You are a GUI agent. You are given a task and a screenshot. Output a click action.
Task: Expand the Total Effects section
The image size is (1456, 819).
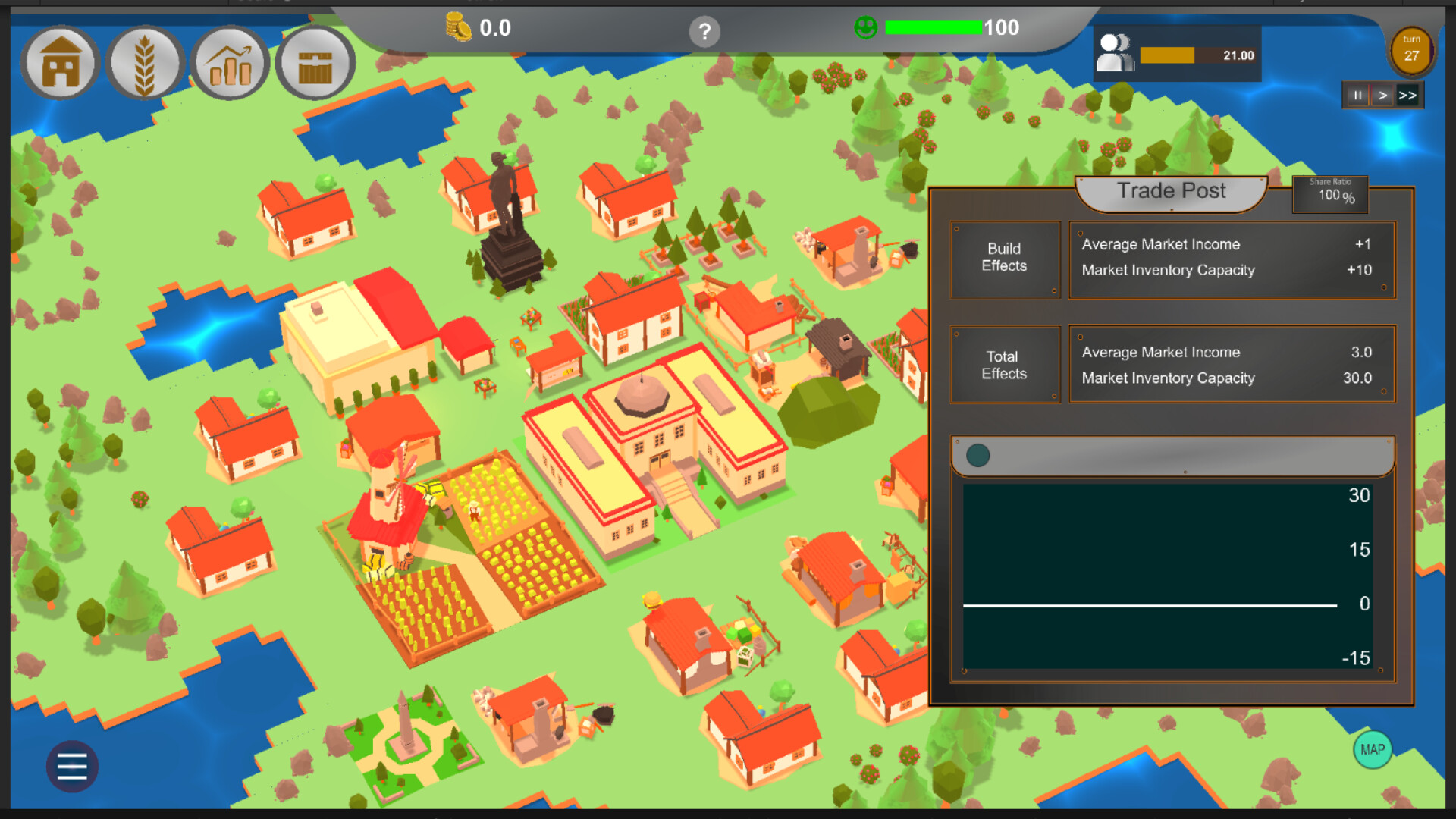(1004, 365)
